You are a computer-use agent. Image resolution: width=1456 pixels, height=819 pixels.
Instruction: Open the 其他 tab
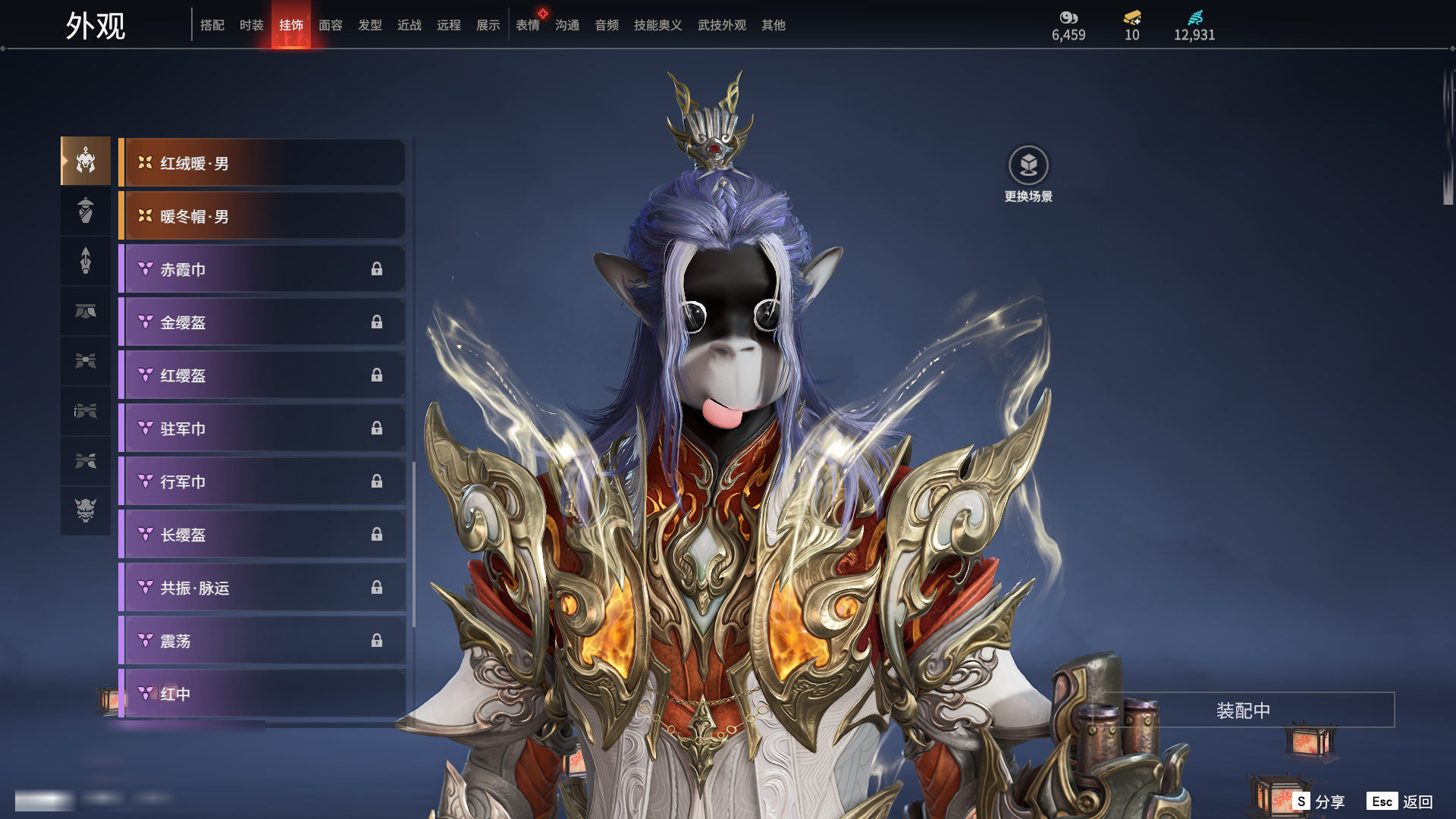click(773, 25)
